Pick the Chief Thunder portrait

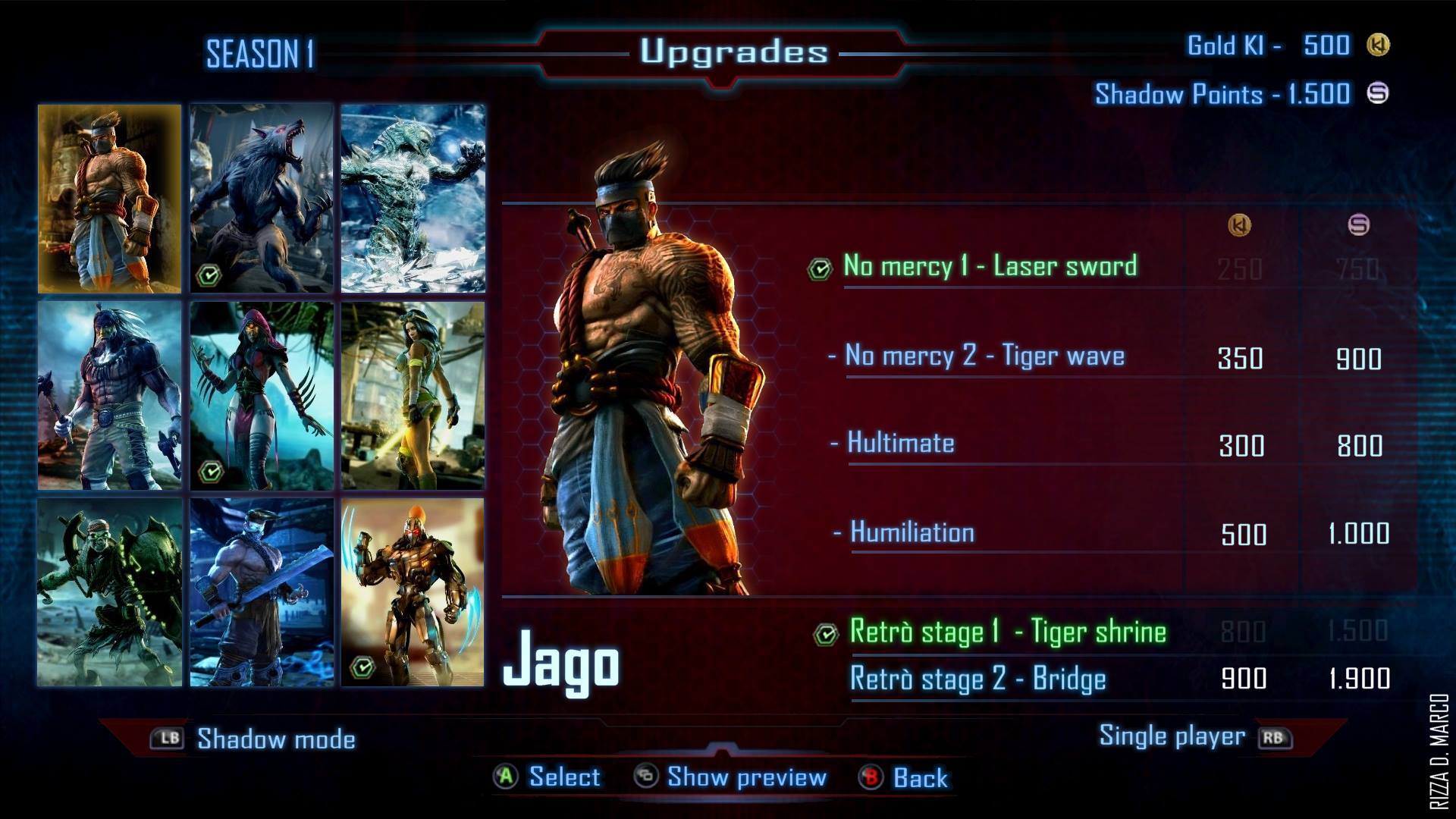click(x=110, y=396)
